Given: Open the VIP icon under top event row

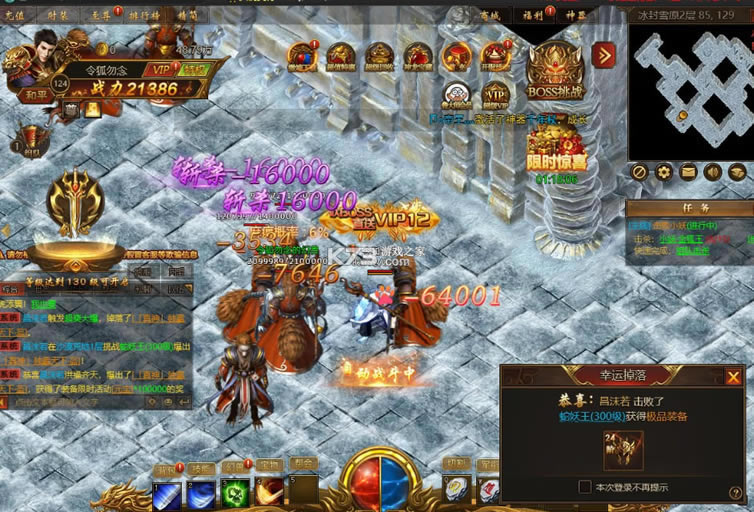Looking at the screenshot, I should tap(495, 96).
